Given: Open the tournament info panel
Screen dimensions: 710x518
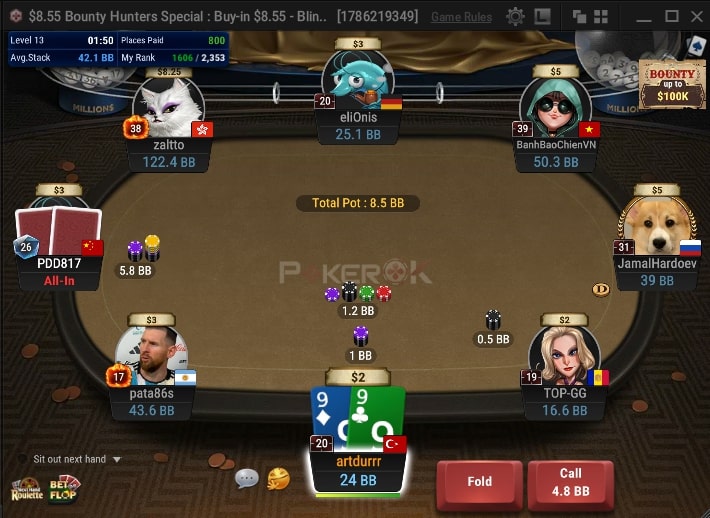Looking at the screenshot, I should pos(118,48).
